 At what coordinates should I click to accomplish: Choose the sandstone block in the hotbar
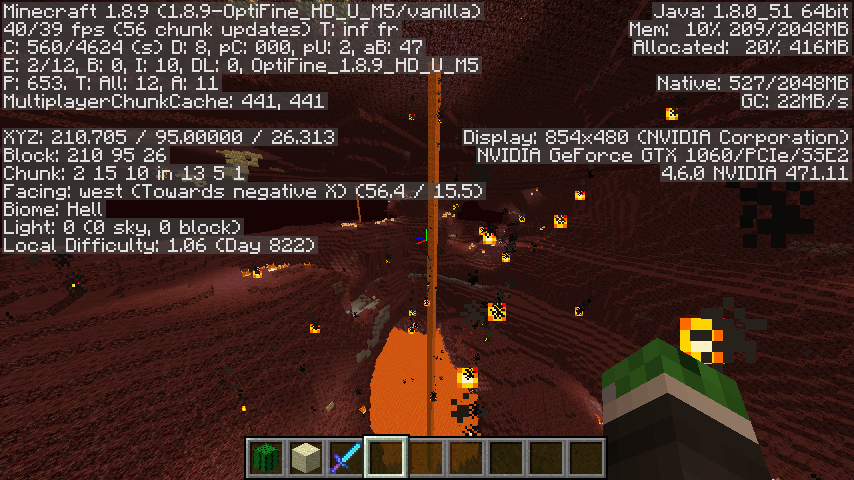(306, 457)
